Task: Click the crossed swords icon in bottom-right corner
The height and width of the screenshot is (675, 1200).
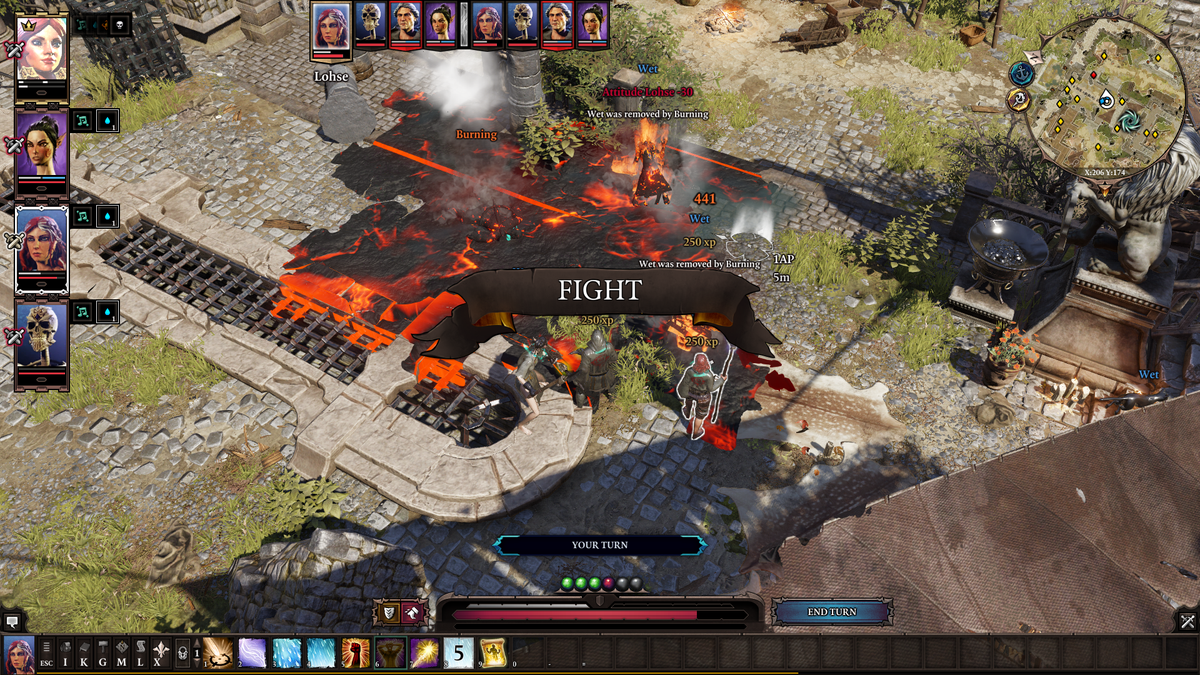Action: 1186,621
